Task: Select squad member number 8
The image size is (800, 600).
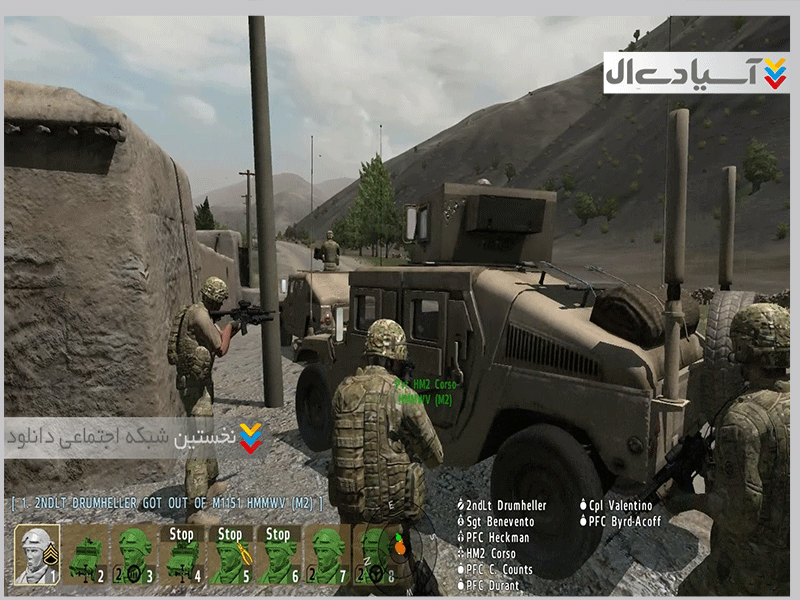Action: click(x=375, y=555)
